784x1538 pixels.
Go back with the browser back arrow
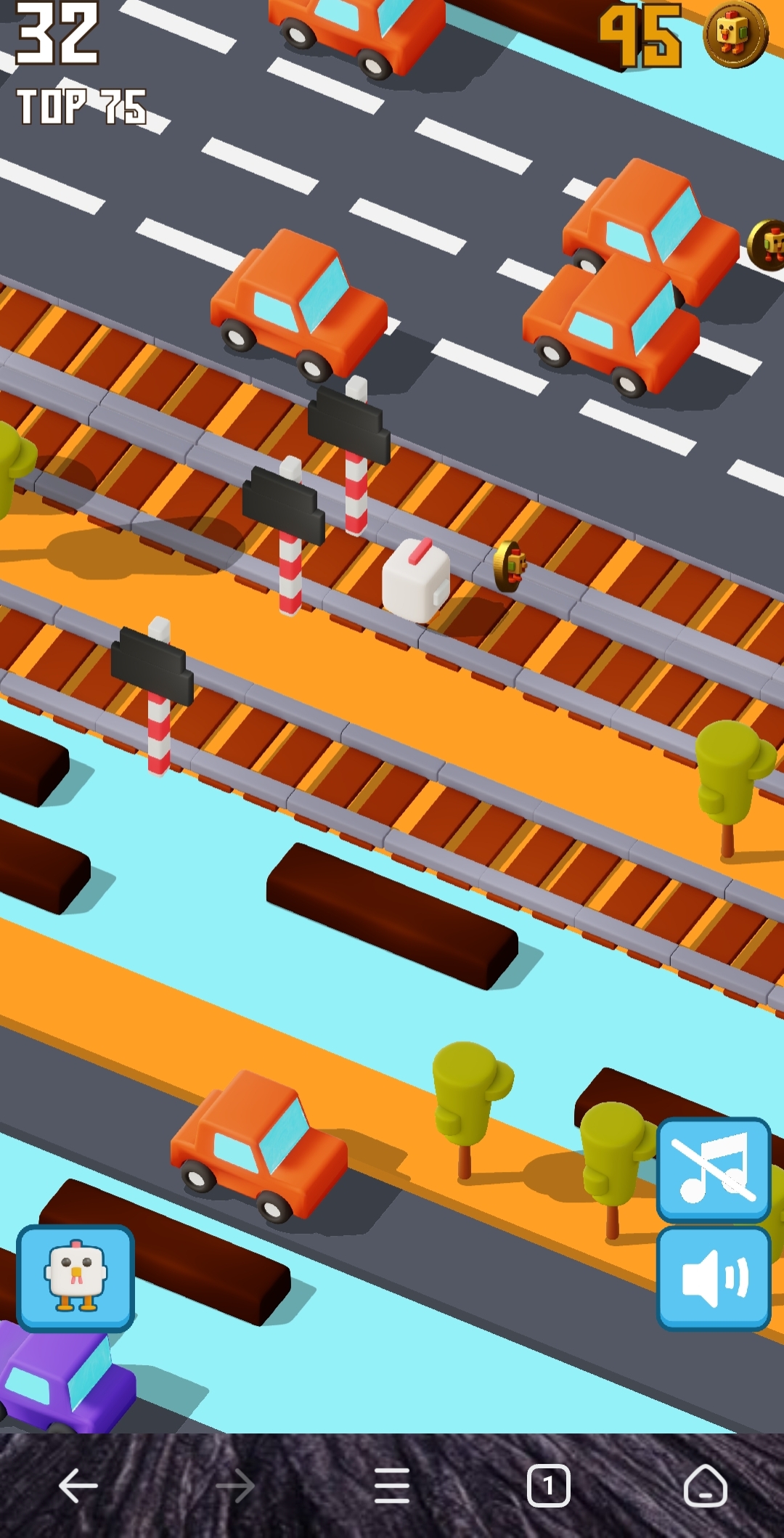[78, 1486]
